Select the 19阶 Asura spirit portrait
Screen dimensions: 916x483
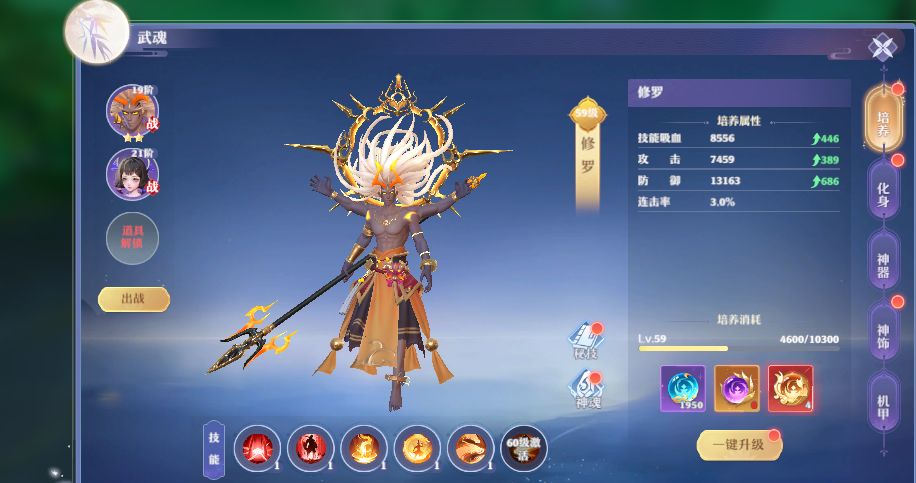point(132,111)
